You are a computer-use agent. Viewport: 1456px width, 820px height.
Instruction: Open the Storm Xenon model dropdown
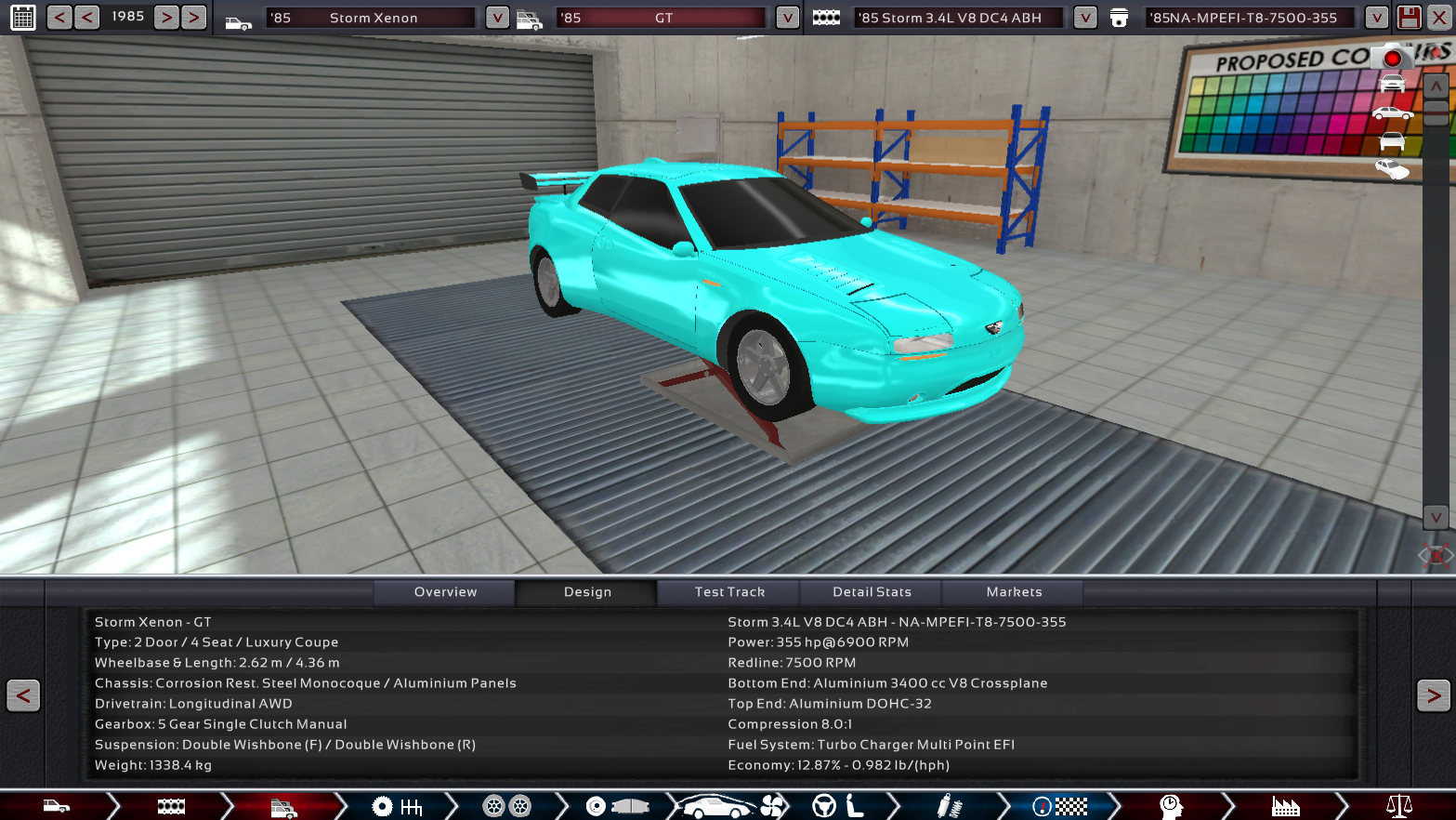point(497,18)
